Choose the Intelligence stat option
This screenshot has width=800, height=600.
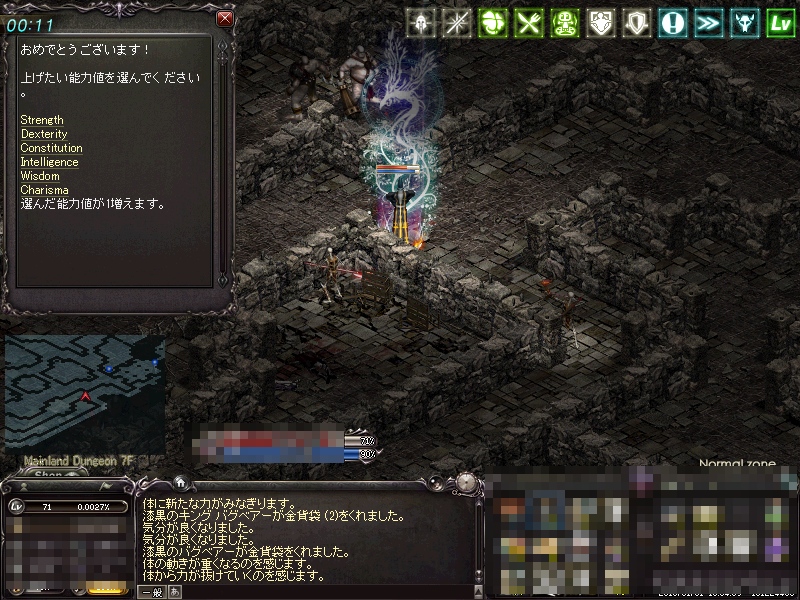[49, 162]
